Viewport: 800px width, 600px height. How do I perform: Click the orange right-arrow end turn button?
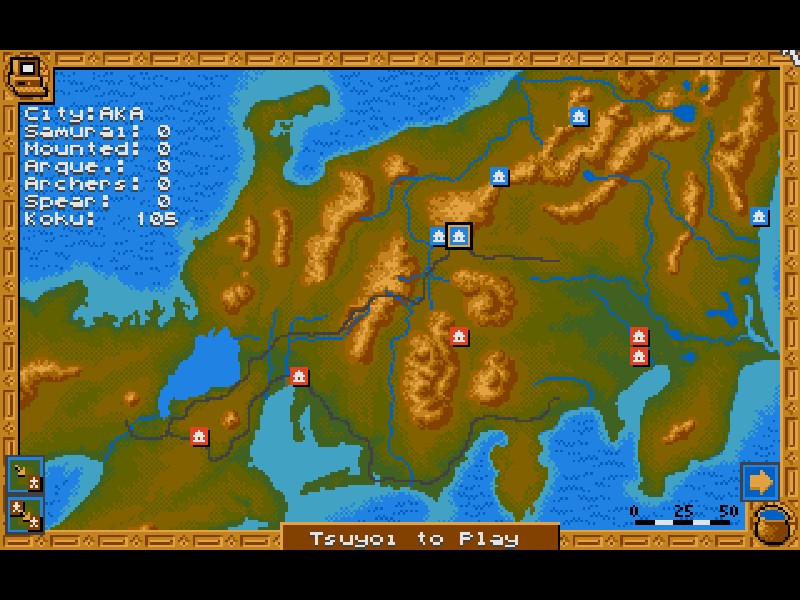(x=759, y=482)
